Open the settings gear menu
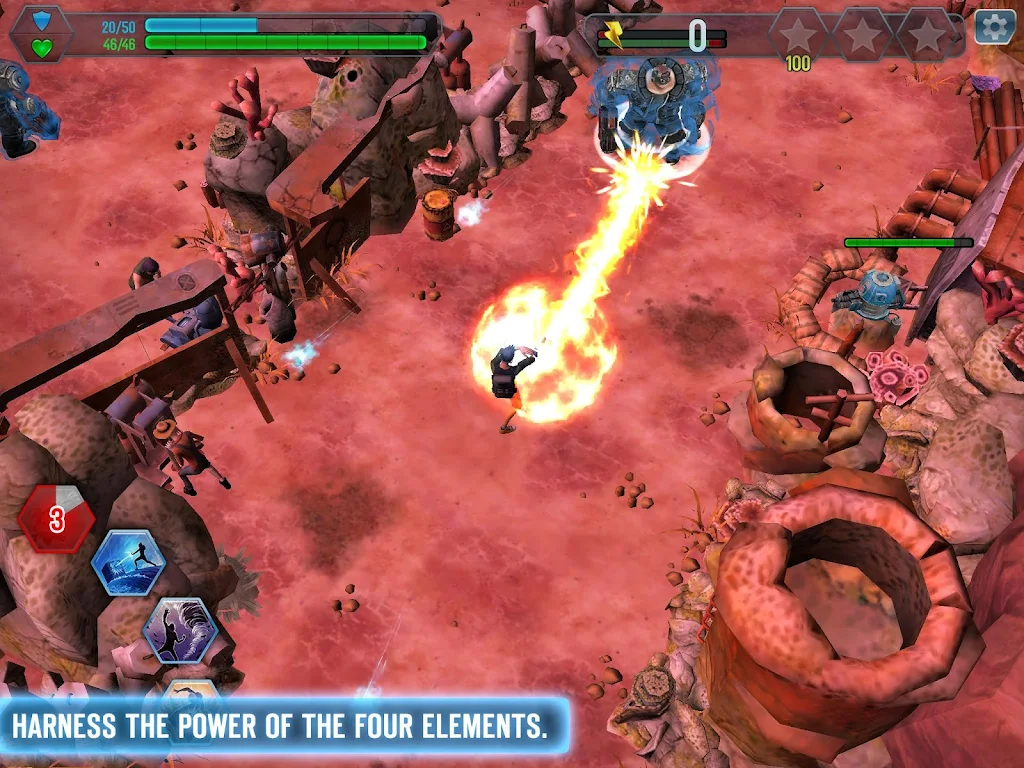This screenshot has width=1024, height=768. click(x=994, y=27)
